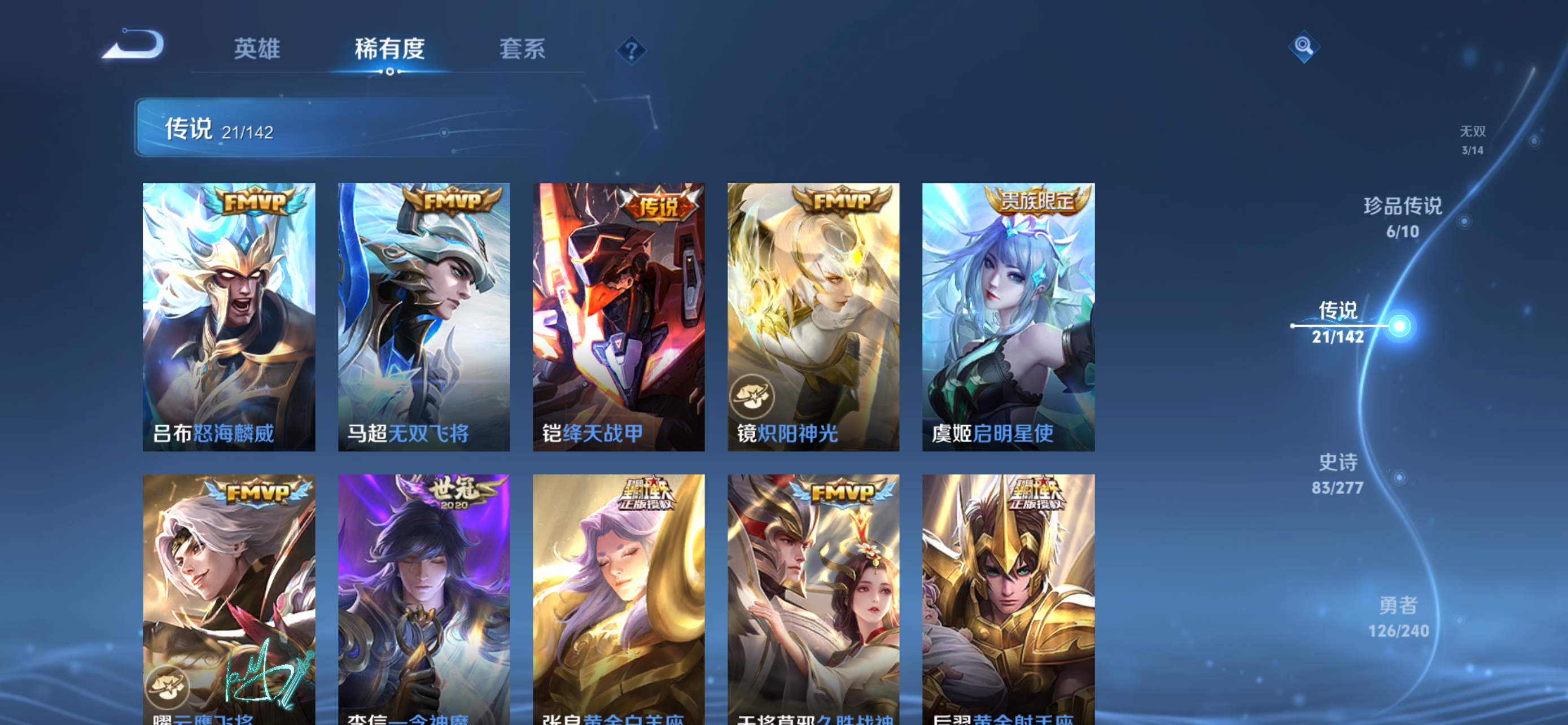Select the 马超无双飞将 skin card
The width and height of the screenshot is (1568, 725).
[x=424, y=317]
